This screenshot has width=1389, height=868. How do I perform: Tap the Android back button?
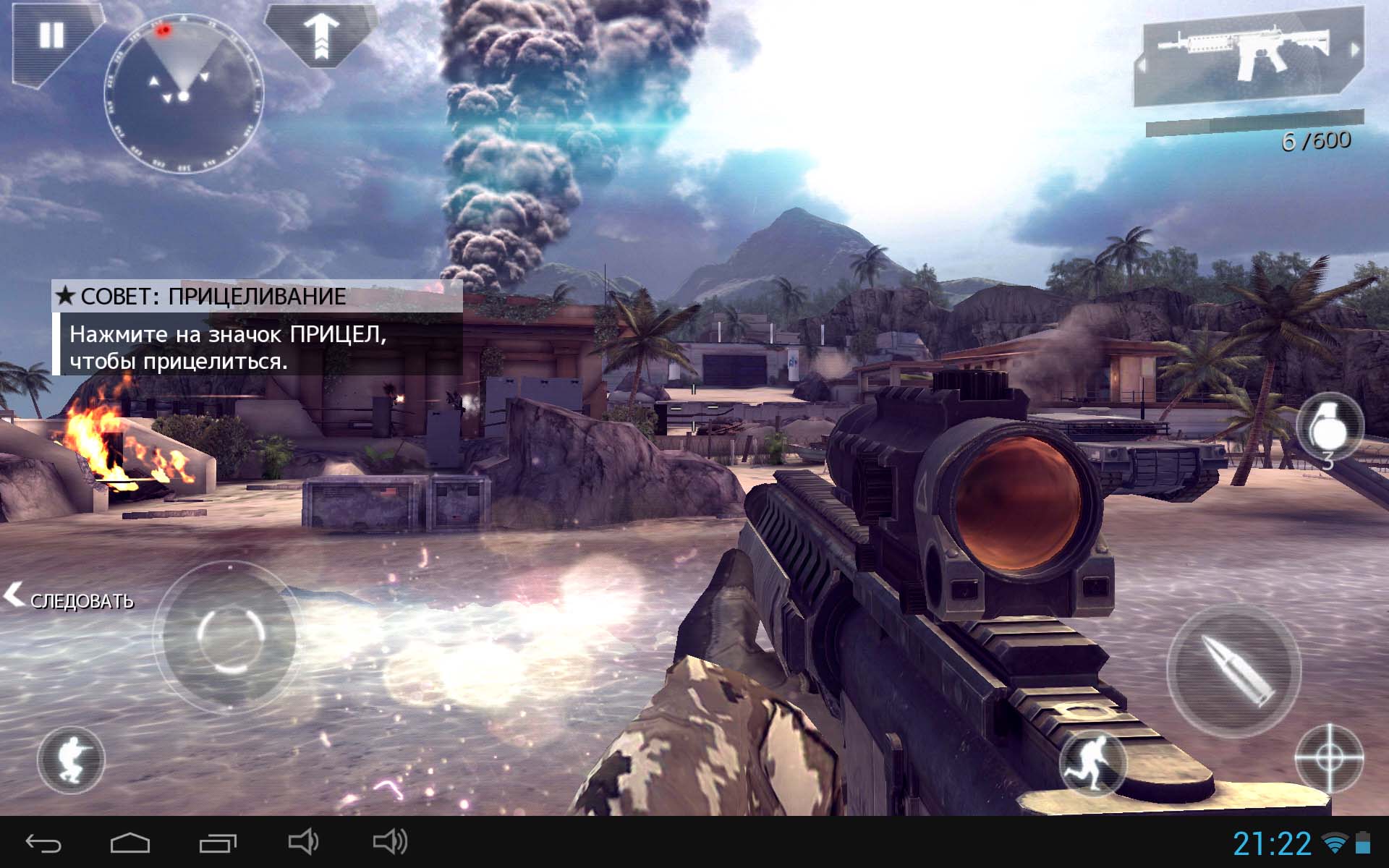43,843
